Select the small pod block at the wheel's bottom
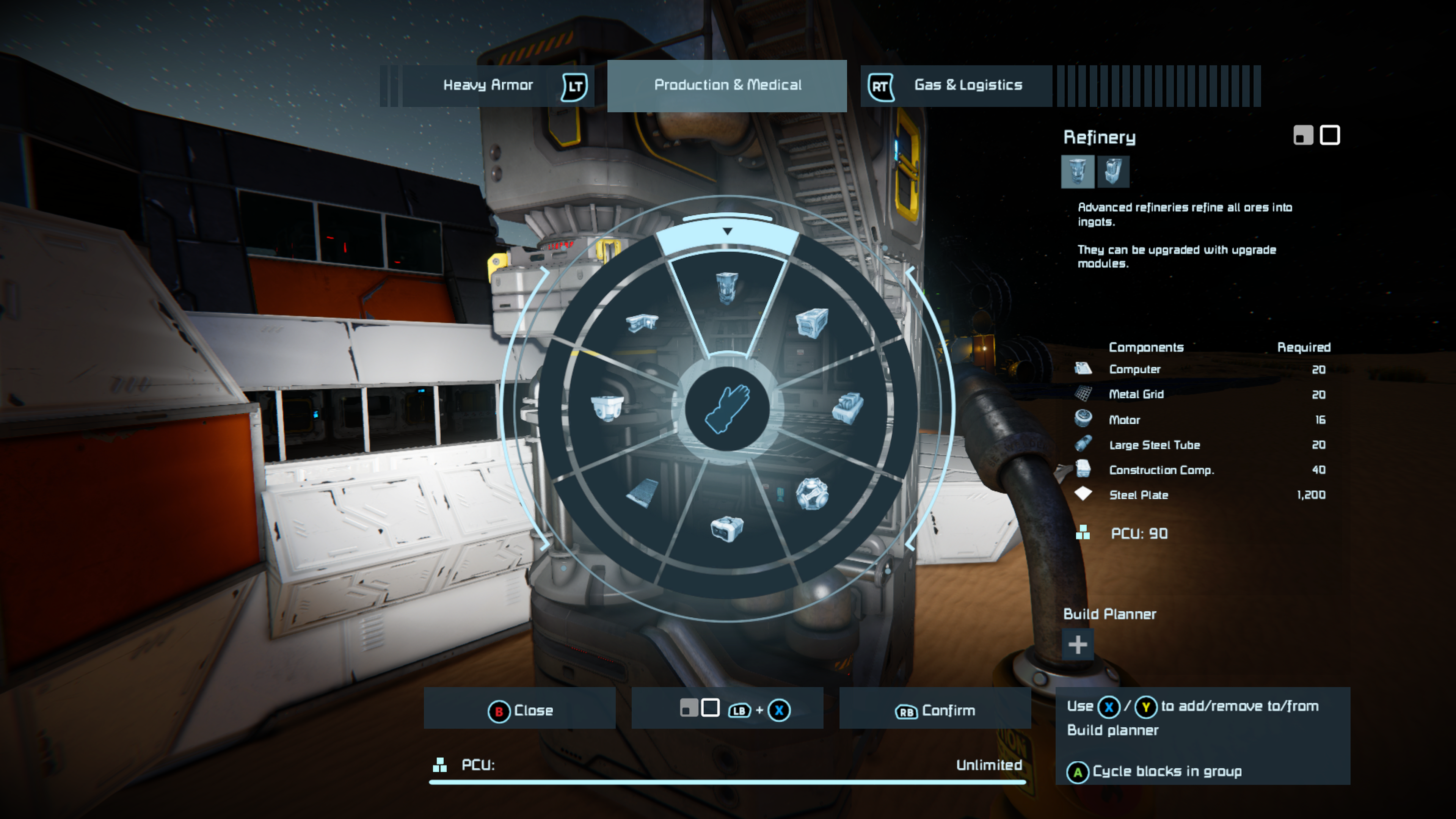Image resolution: width=1456 pixels, height=819 pixels. [x=727, y=529]
